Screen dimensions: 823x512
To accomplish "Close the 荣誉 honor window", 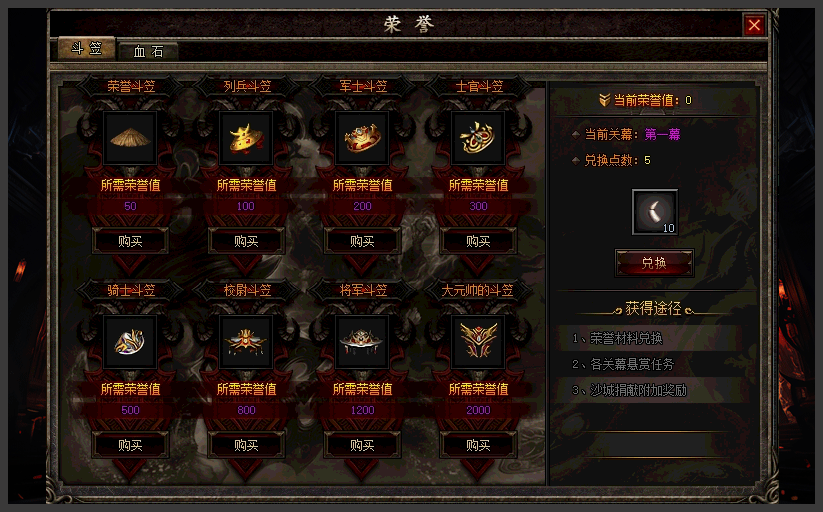I will (x=754, y=25).
